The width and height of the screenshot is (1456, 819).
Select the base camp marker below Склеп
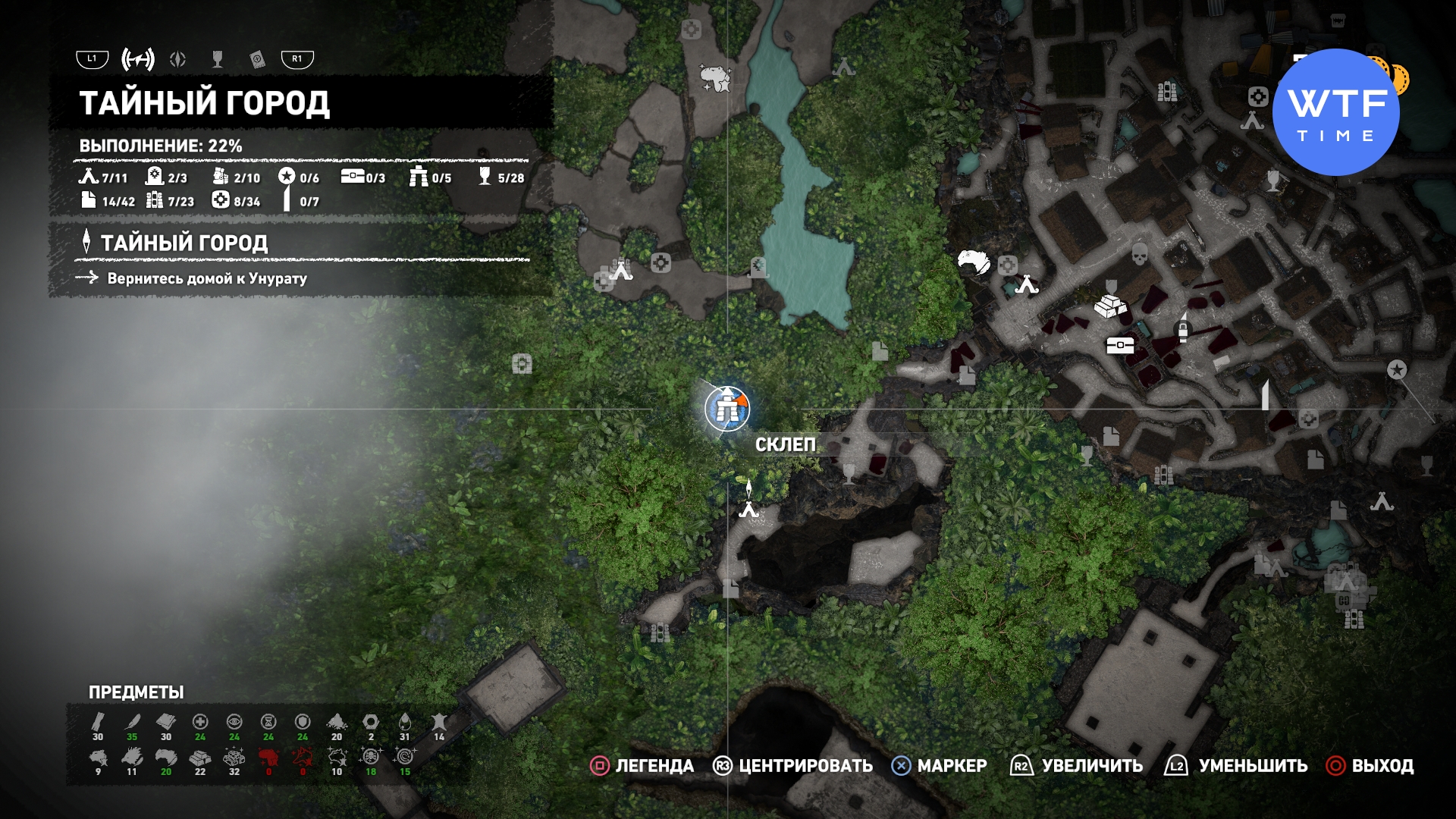(749, 508)
